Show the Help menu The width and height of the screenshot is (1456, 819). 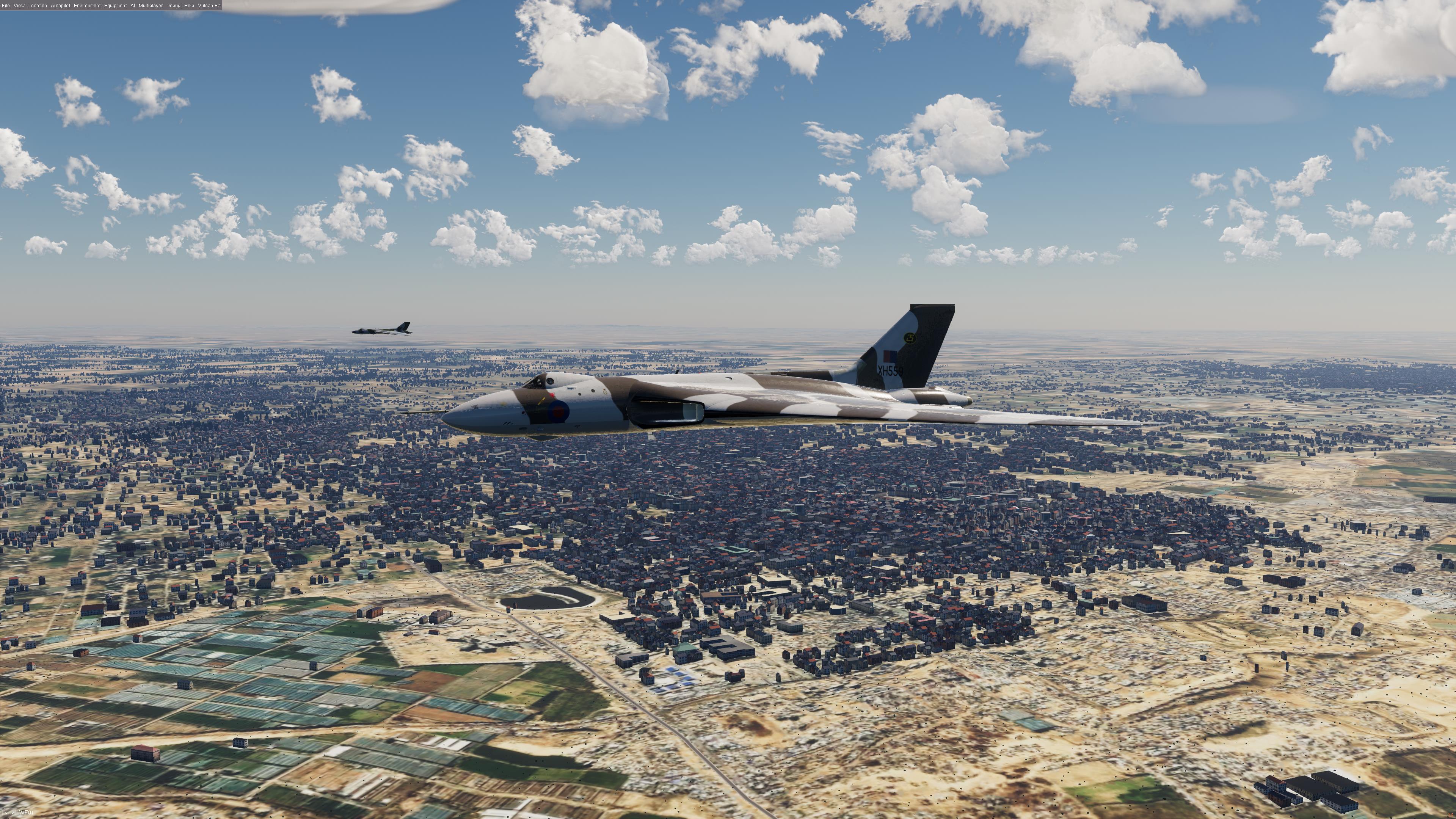[189, 6]
